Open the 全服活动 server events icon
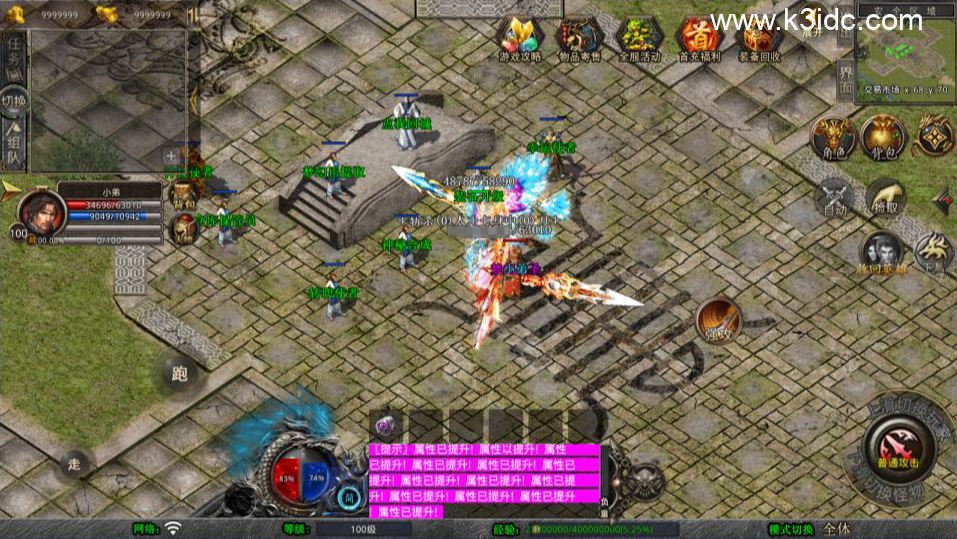The width and height of the screenshot is (957, 539). click(x=639, y=40)
